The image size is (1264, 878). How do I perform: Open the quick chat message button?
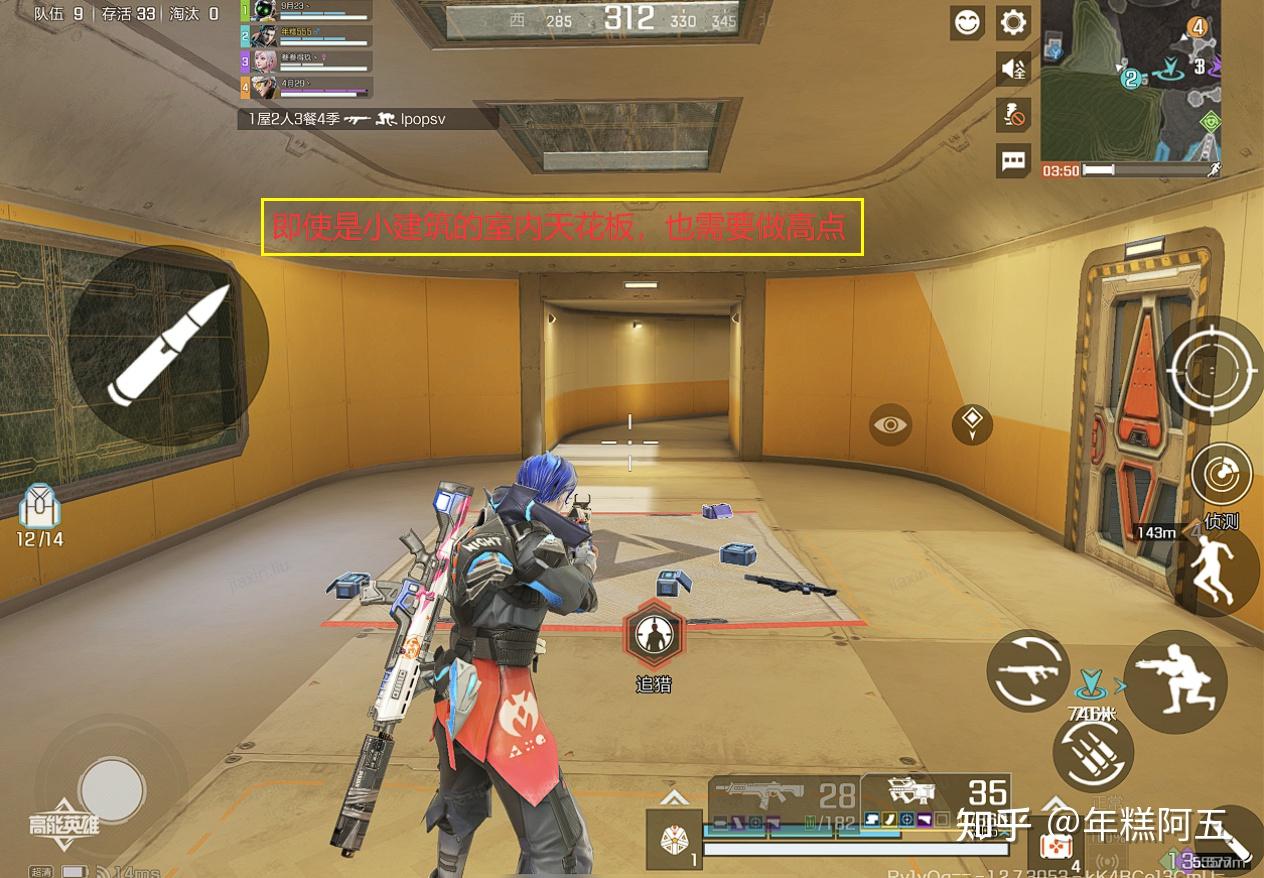pos(1013,160)
